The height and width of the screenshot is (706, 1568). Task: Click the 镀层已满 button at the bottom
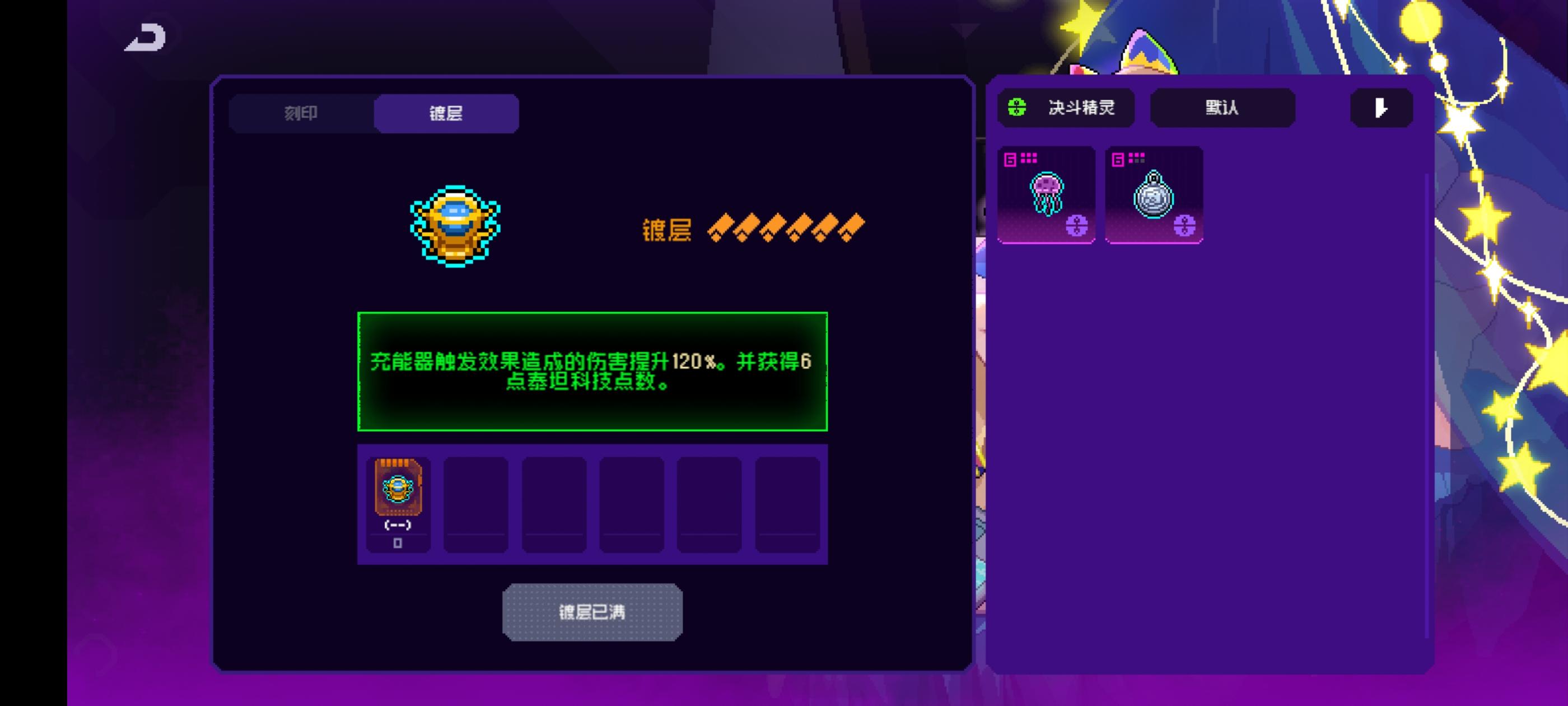click(592, 611)
